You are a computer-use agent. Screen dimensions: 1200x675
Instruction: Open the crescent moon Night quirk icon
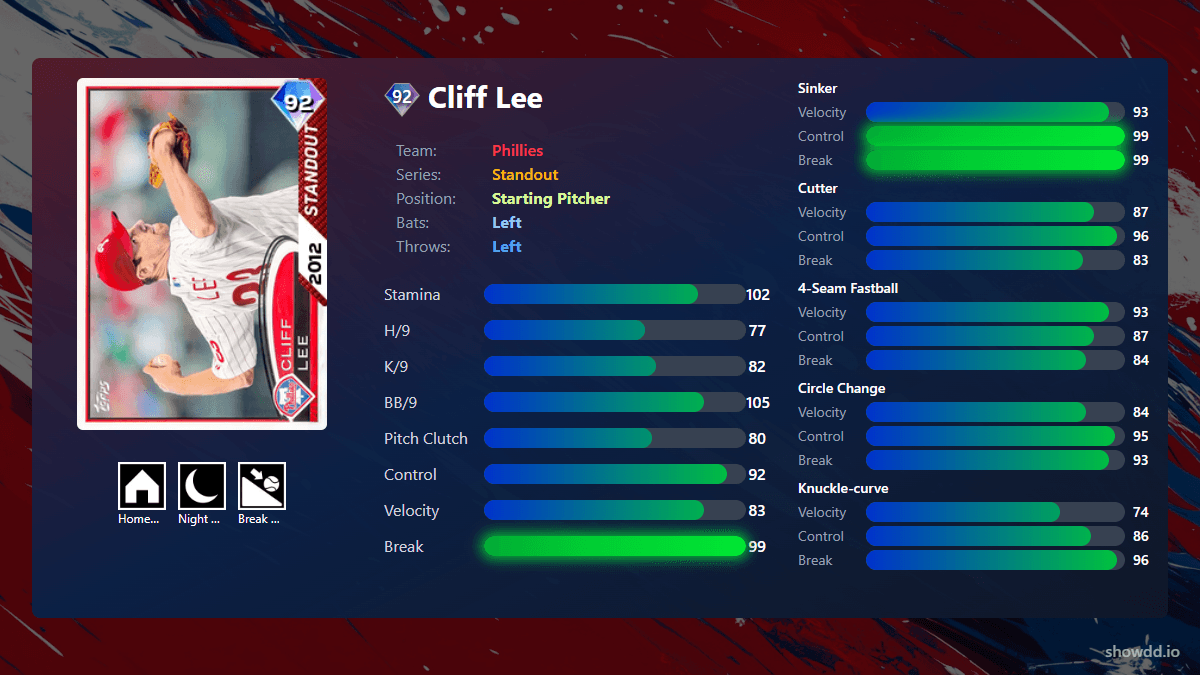(x=202, y=486)
